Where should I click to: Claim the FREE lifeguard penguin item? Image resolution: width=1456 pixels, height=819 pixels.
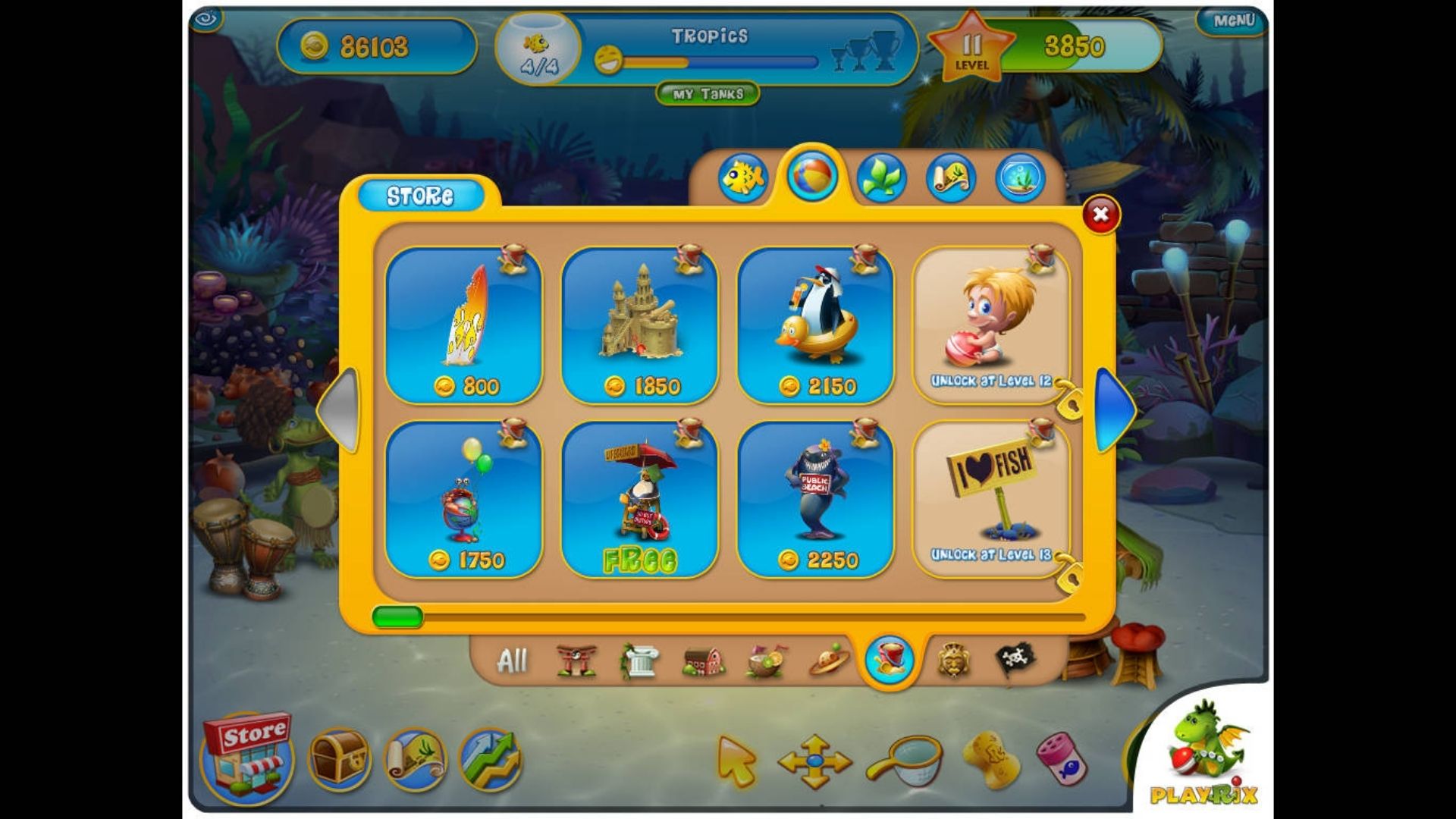click(640, 499)
